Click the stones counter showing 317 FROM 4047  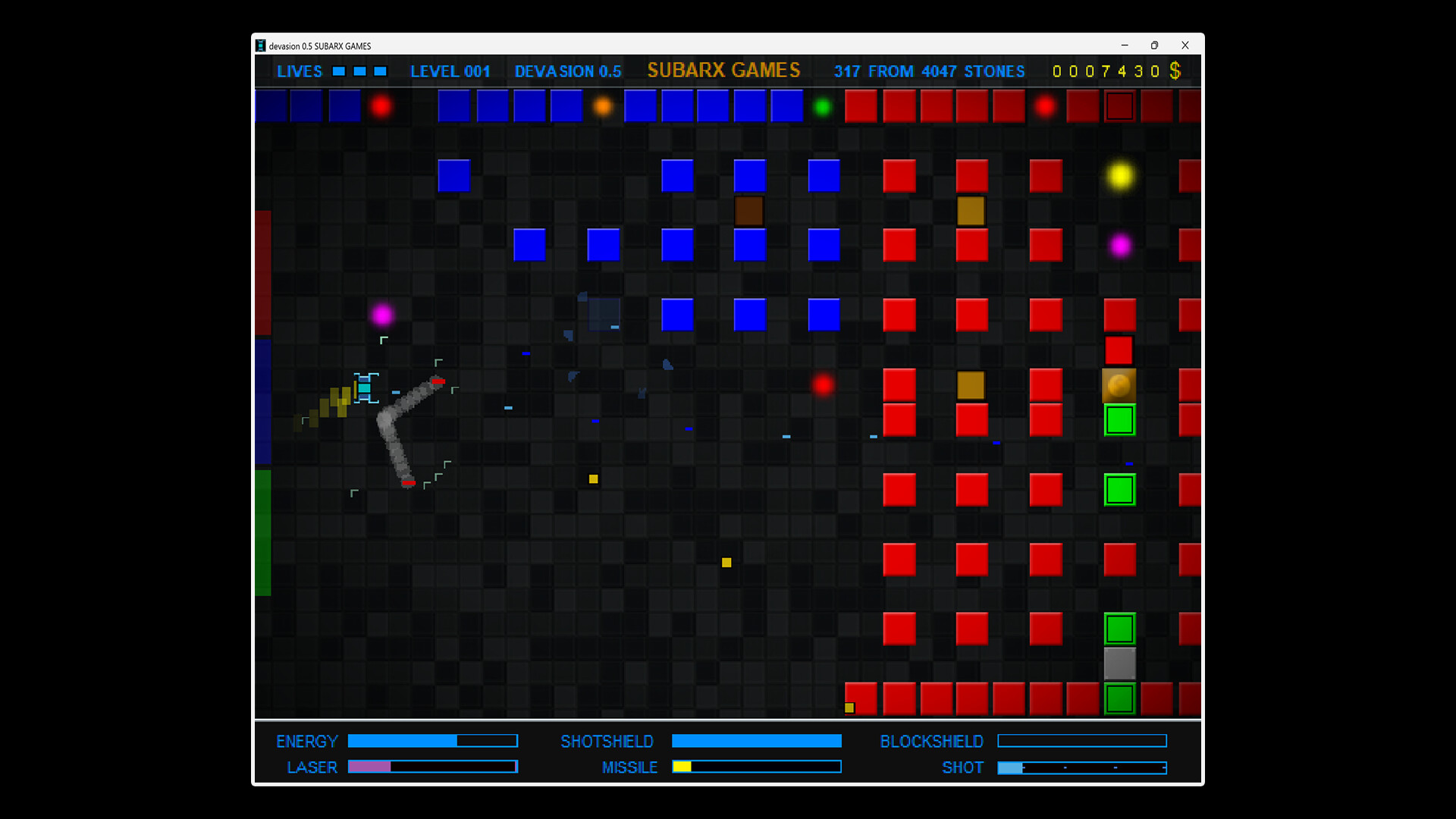pos(930,71)
